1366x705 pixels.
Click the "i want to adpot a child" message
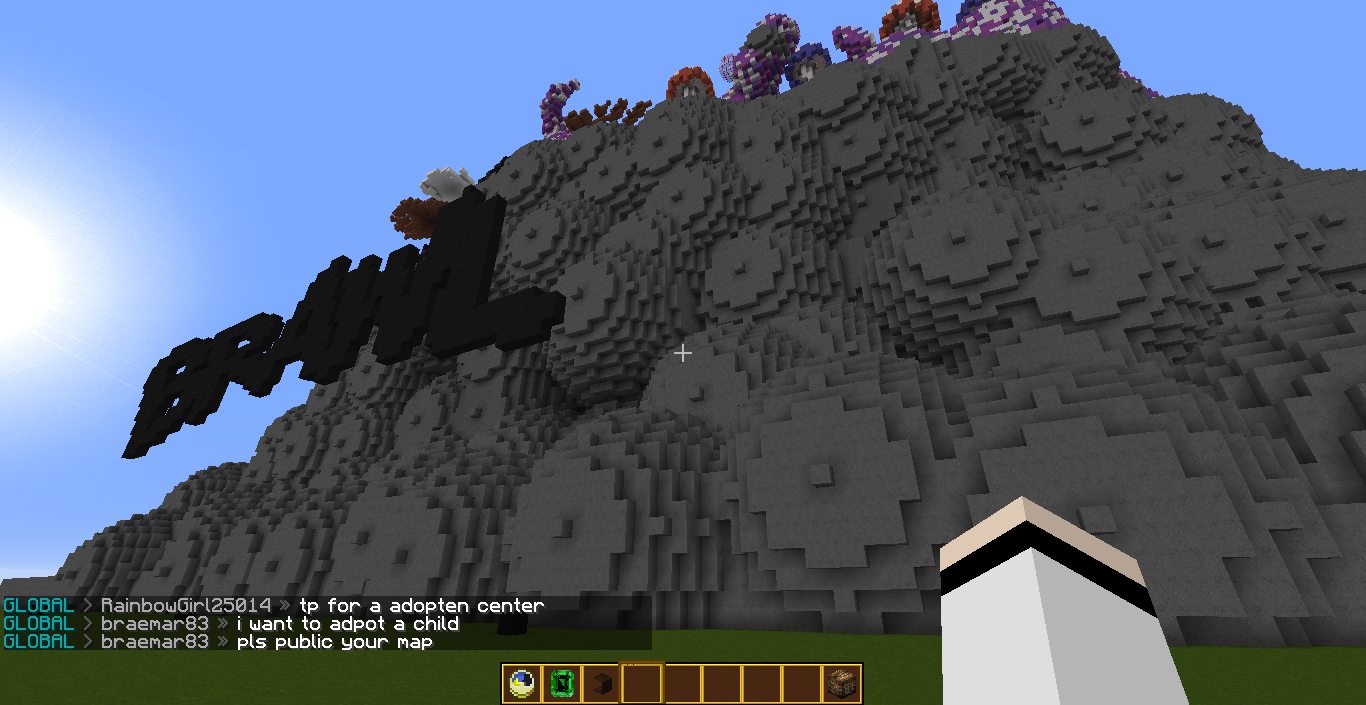tap(347, 624)
